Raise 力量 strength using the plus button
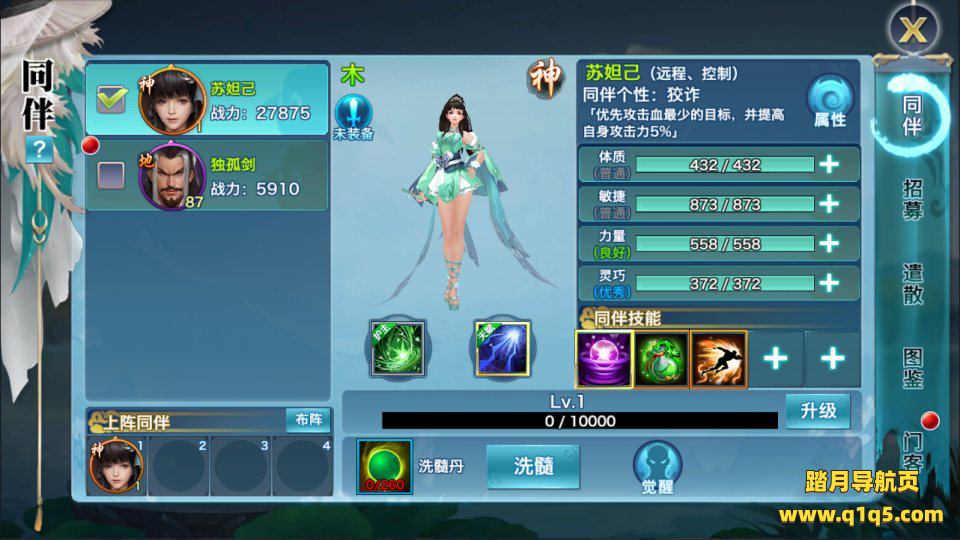Viewport: 960px width, 540px height. click(x=829, y=244)
